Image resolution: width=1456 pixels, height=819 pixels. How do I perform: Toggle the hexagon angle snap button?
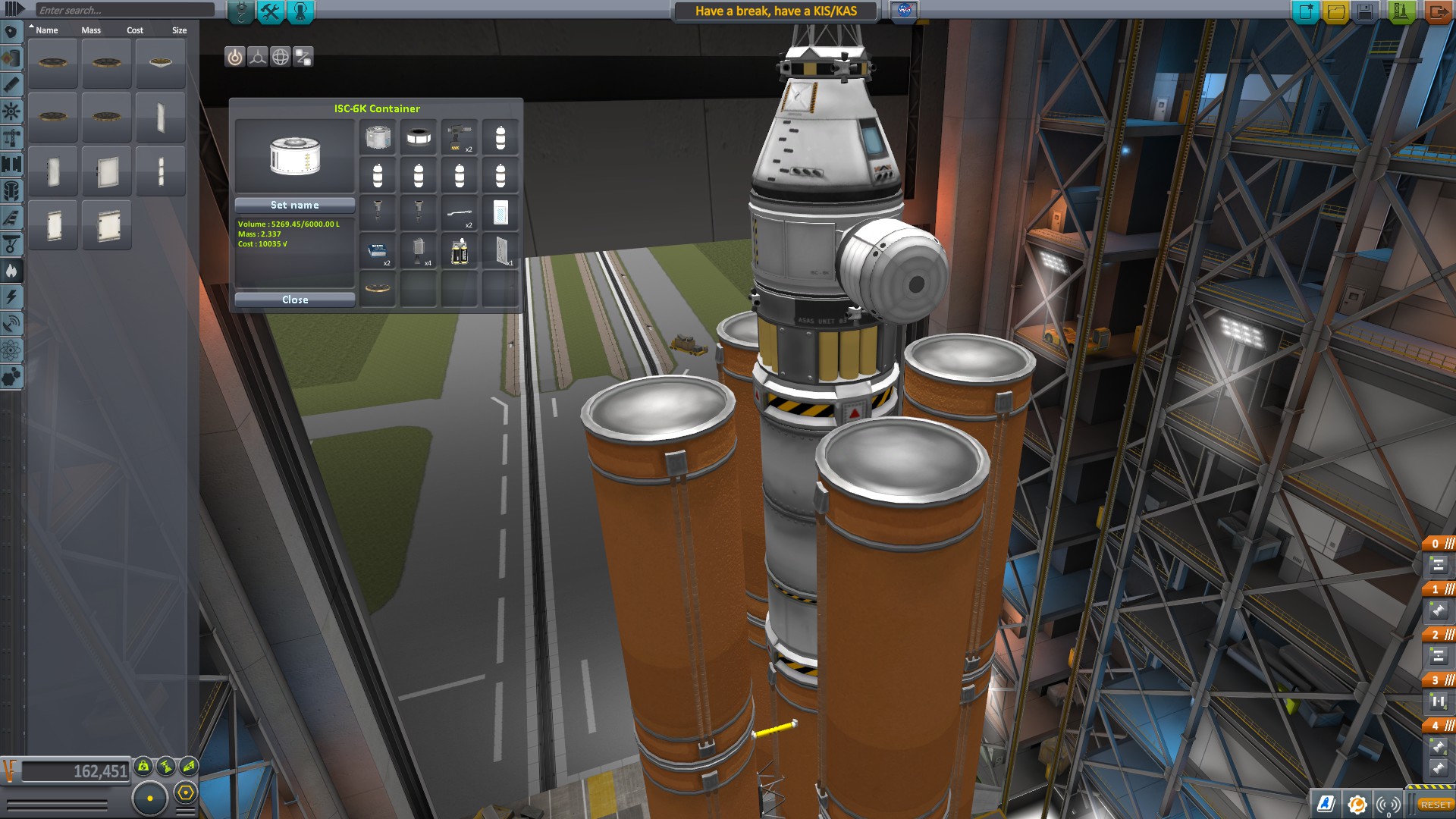pyautogui.click(x=186, y=793)
